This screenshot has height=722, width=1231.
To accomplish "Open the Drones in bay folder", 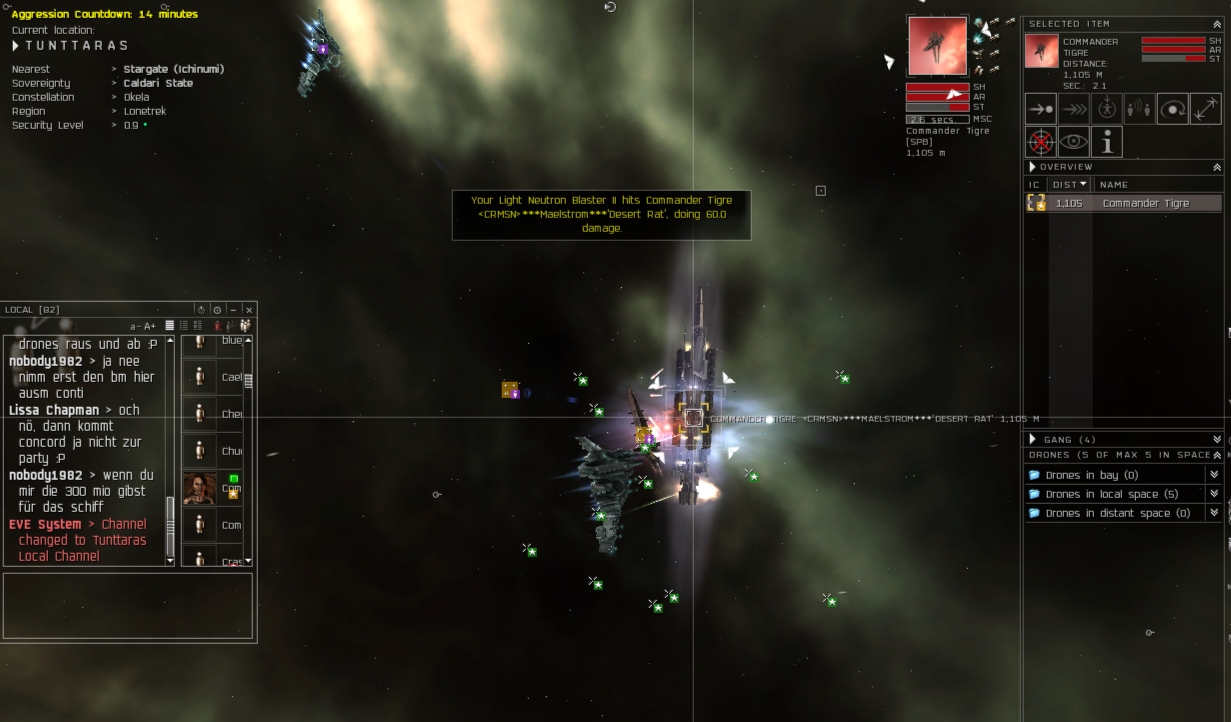I will click(x=1091, y=475).
